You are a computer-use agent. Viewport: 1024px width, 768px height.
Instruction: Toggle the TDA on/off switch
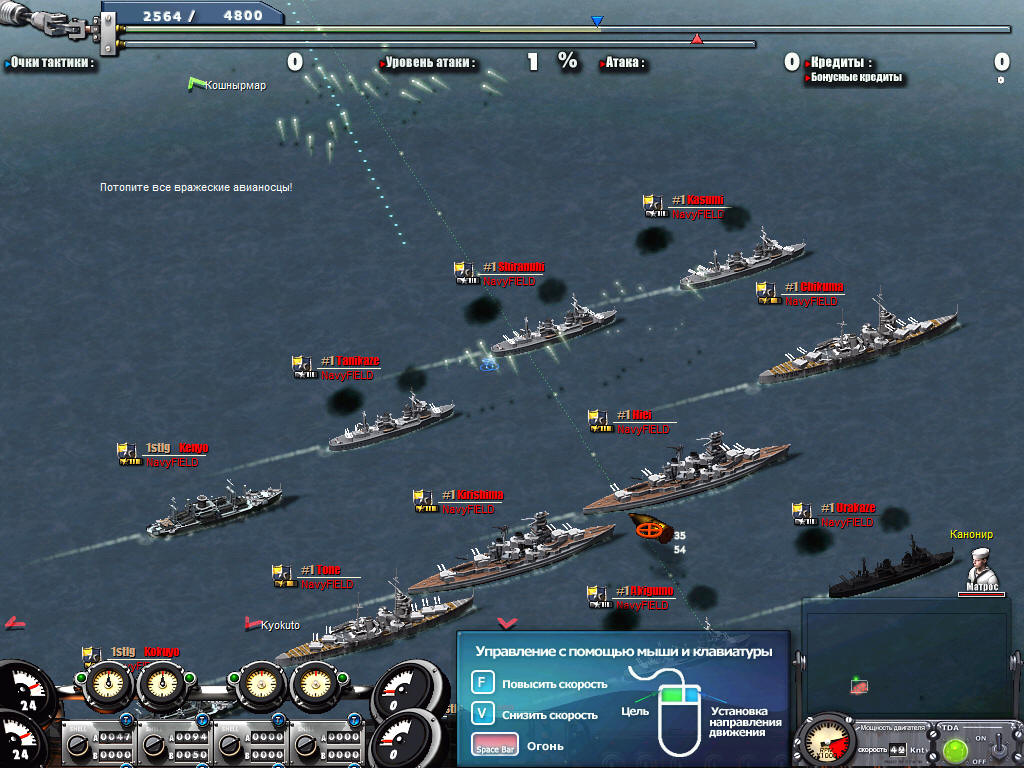(x=996, y=747)
